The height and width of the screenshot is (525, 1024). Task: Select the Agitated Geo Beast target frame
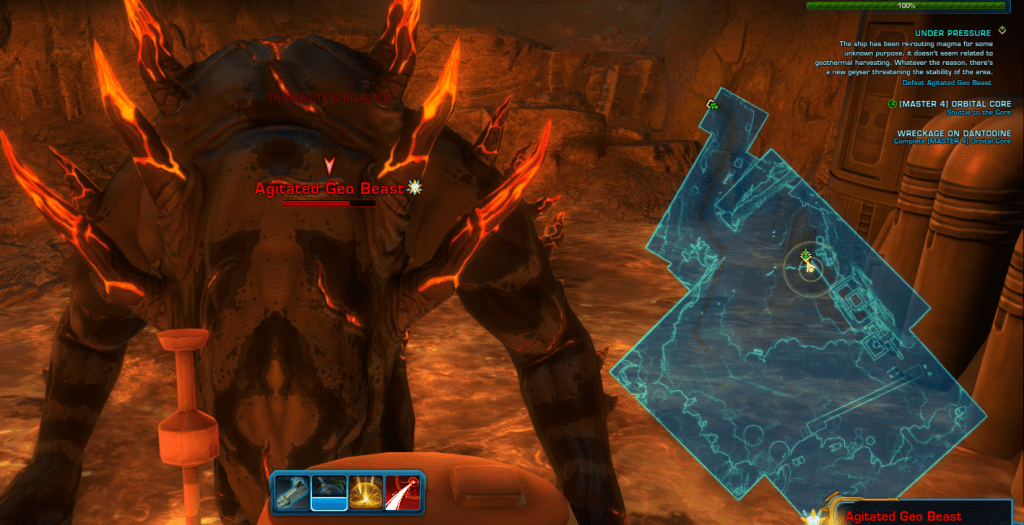pyautogui.click(x=903, y=516)
